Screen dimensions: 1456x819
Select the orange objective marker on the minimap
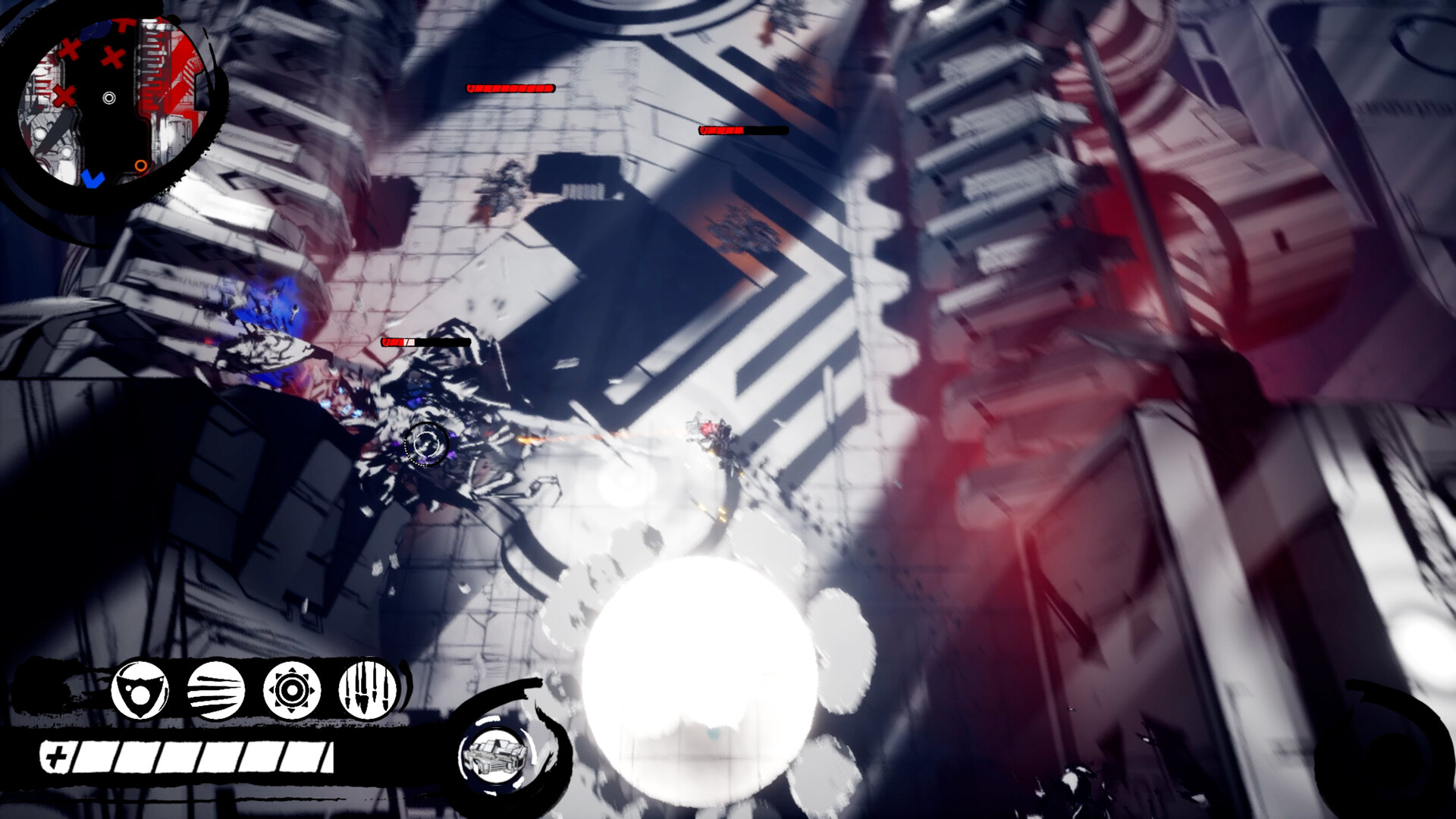coord(142,165)
